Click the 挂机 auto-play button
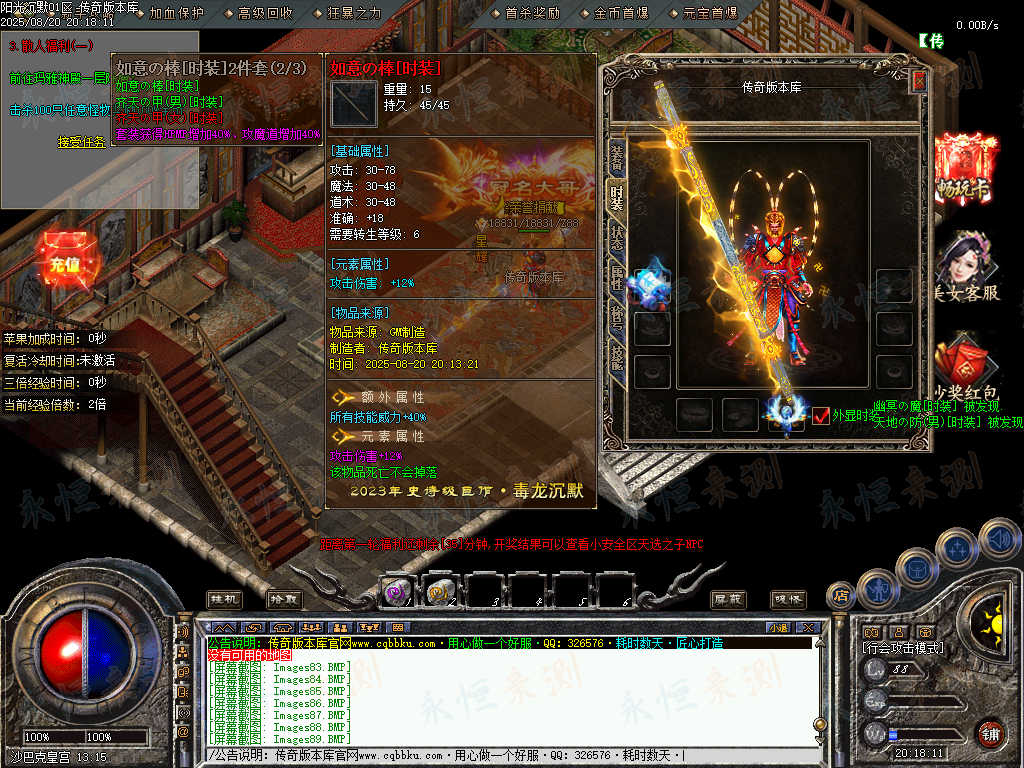 tap(225, 598)
